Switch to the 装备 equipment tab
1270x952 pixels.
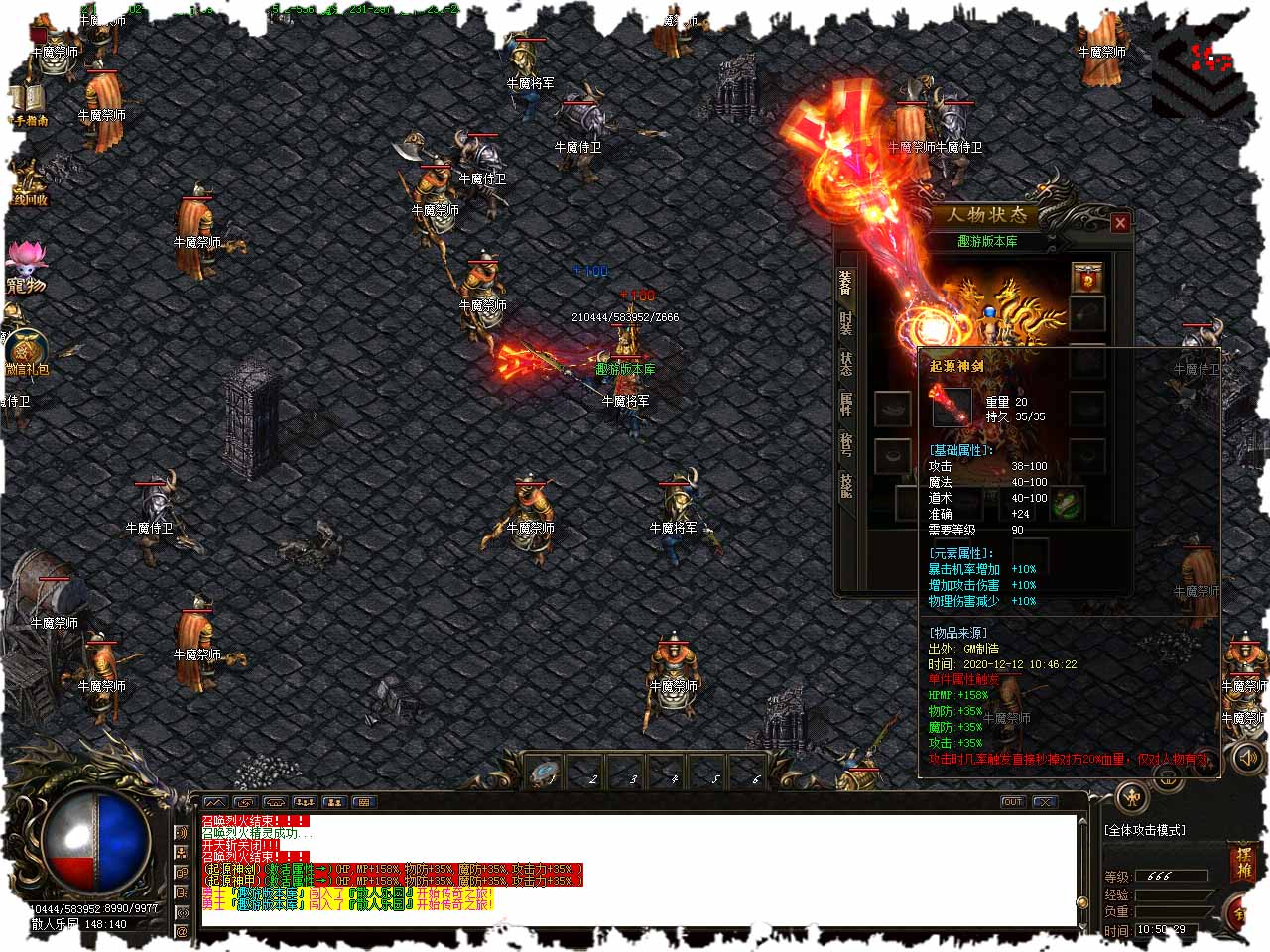click(x=845, y=283)
